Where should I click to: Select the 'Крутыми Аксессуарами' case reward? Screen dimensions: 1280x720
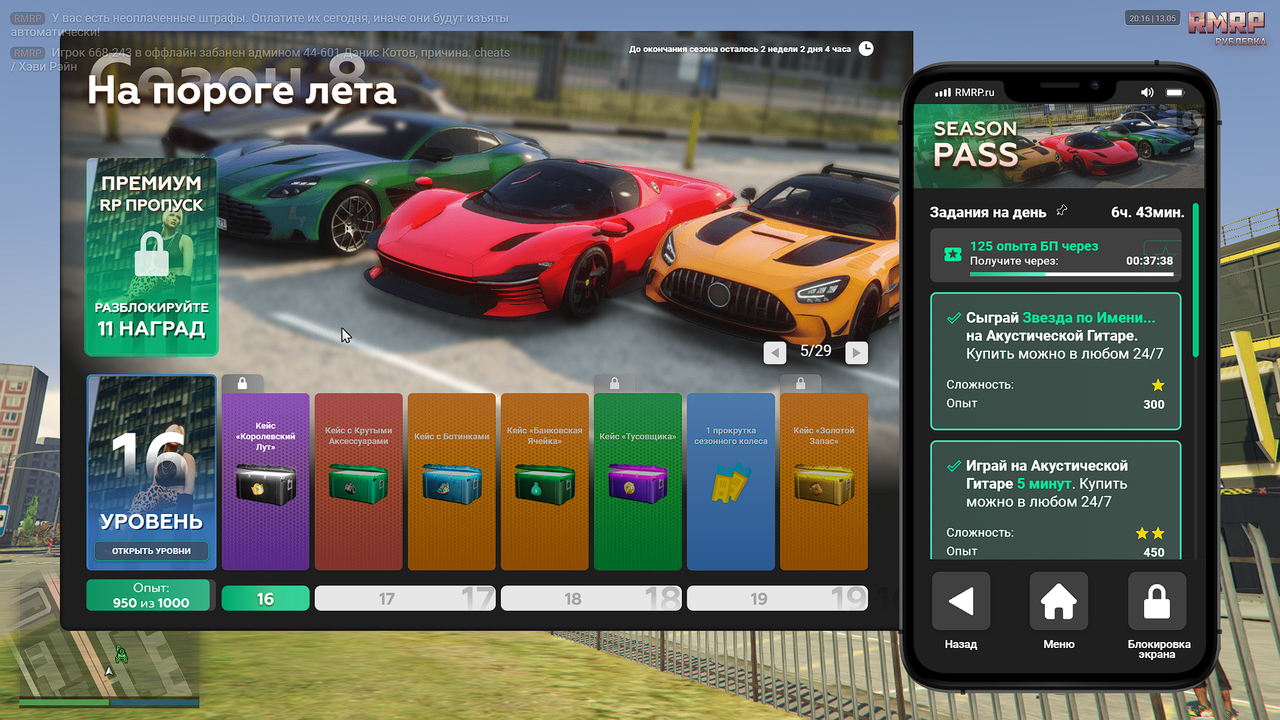[358, 481]
